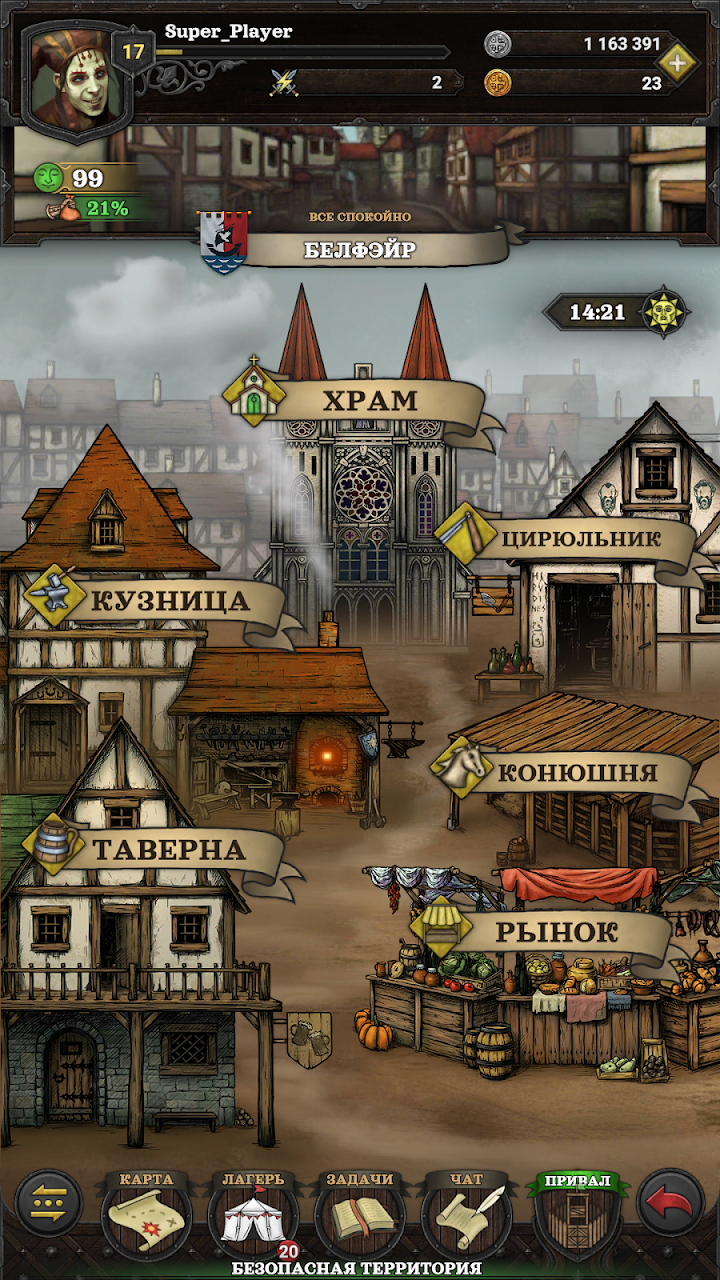Image resolution: width=720 pixels, height=1280 pixels.
Task: Click the БЕЛФЭЙР town name banner
Action: pos(360,249)
